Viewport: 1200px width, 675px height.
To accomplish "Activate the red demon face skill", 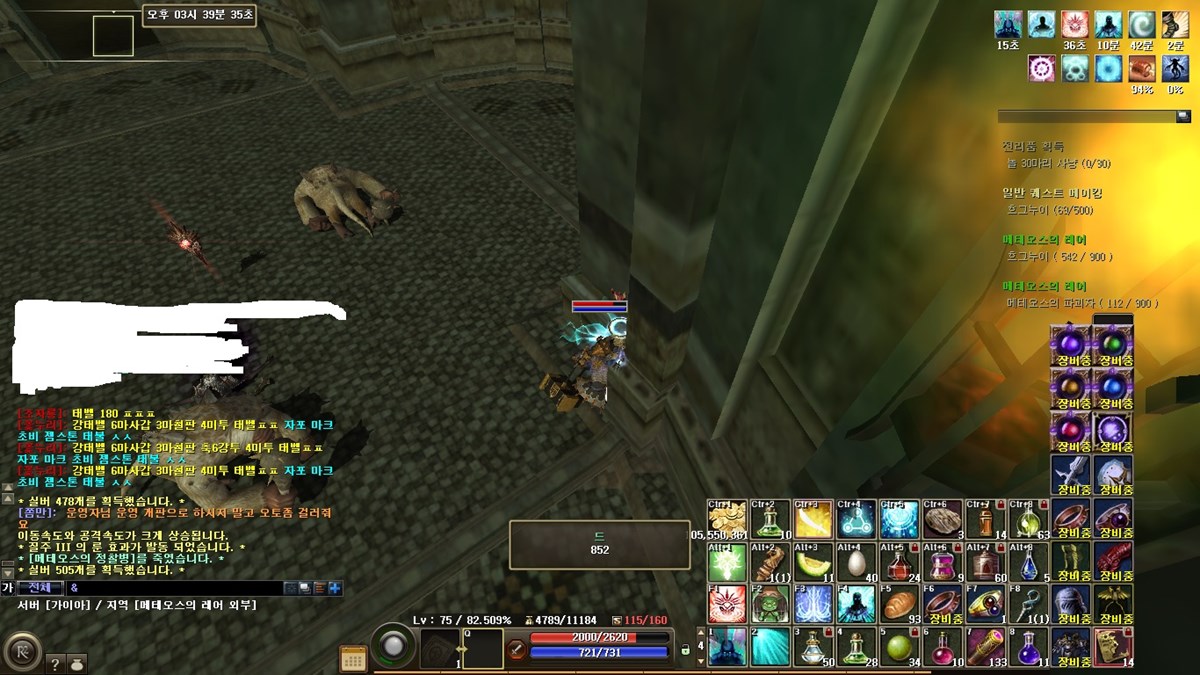I will 727,604.
